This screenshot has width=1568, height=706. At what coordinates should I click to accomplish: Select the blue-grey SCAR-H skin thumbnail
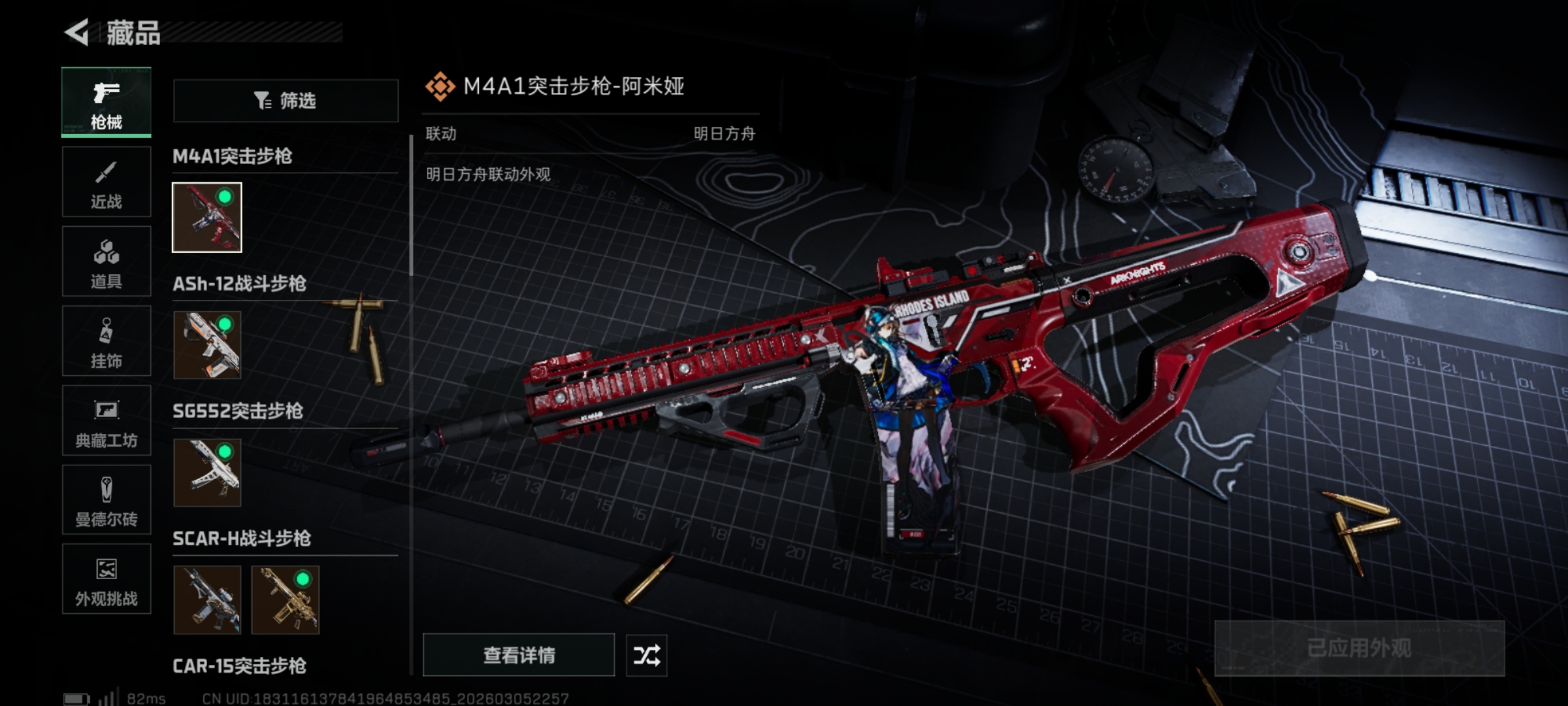(x=207, y=600)
